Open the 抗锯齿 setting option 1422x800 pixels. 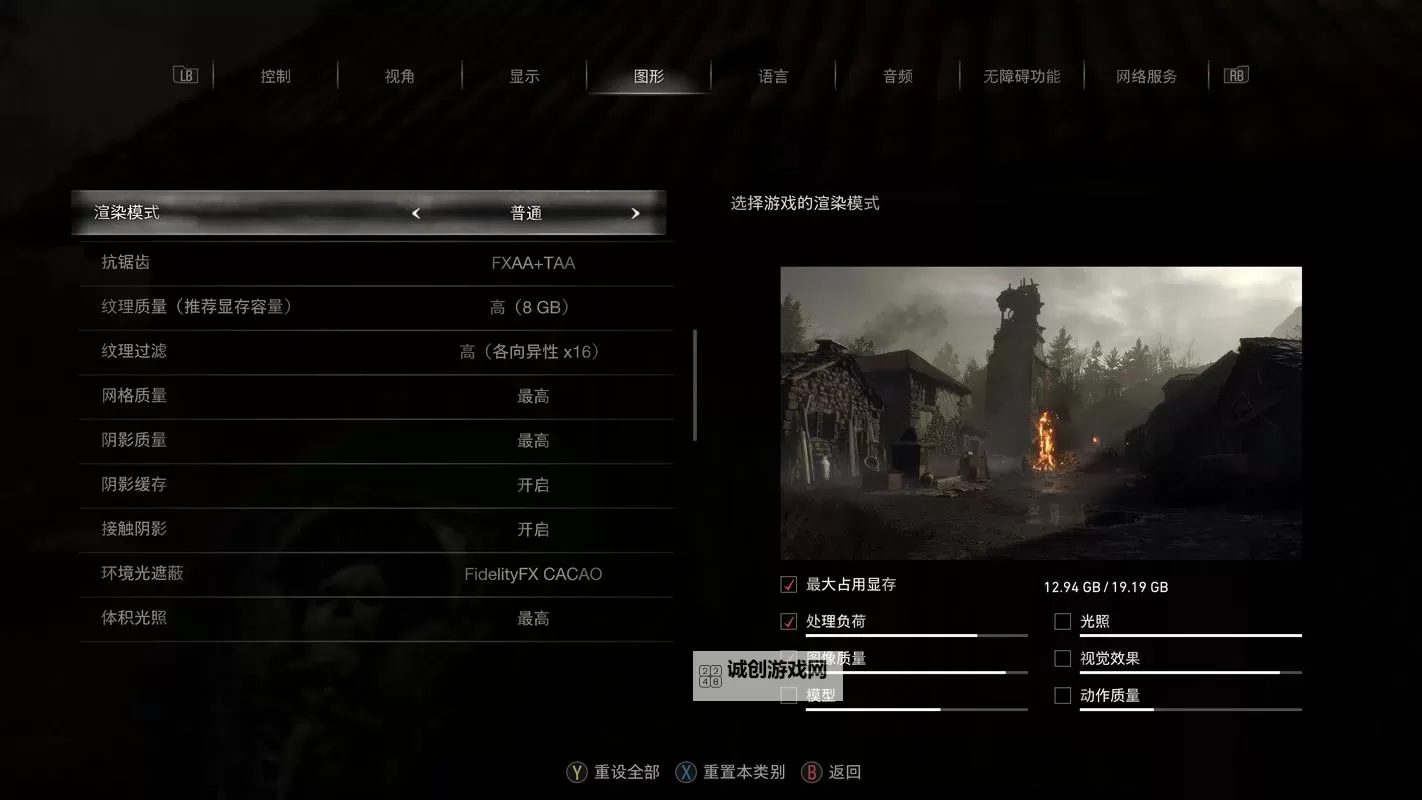point(375,263)
